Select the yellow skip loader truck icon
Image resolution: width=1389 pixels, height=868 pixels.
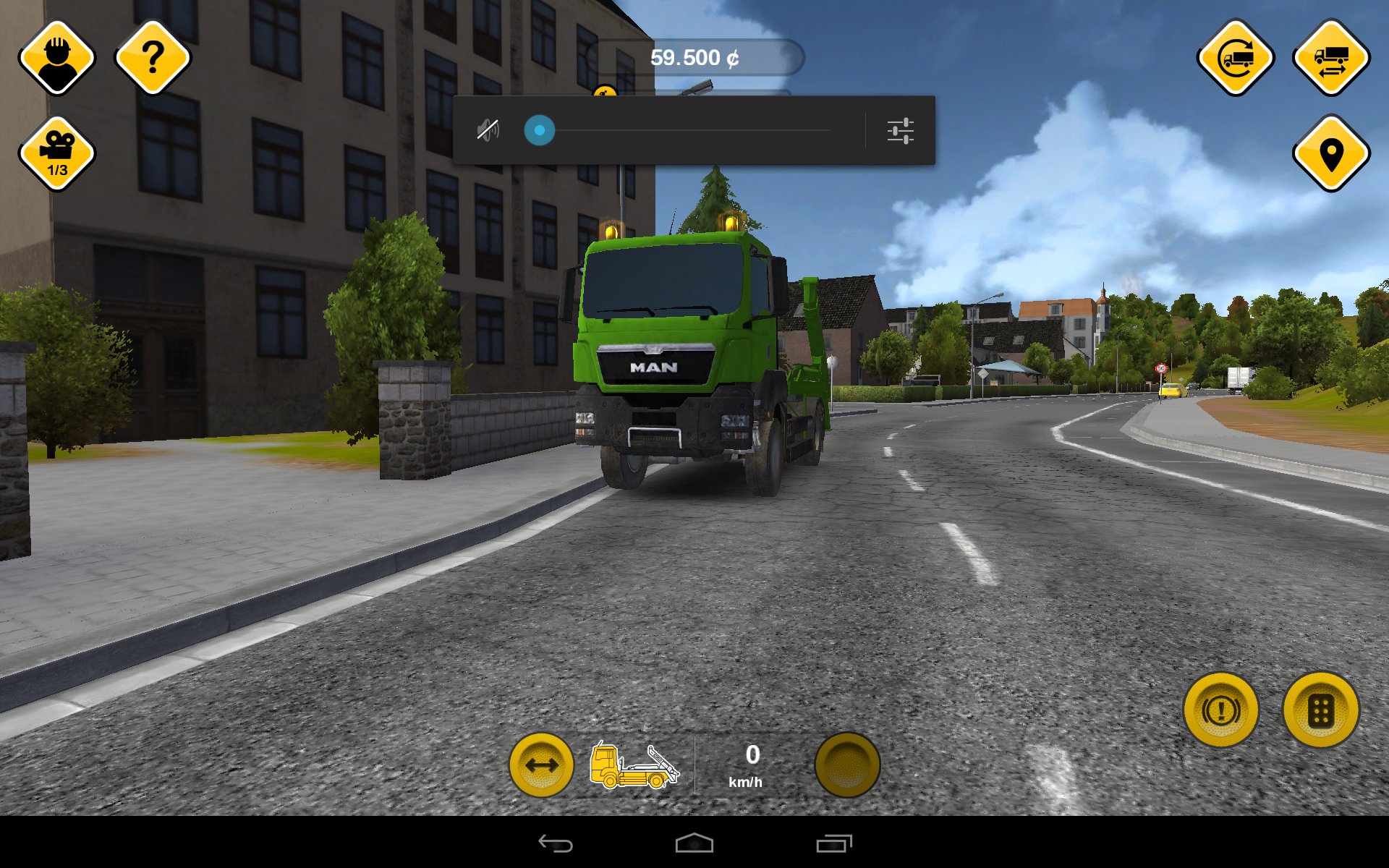pos(634,765)
